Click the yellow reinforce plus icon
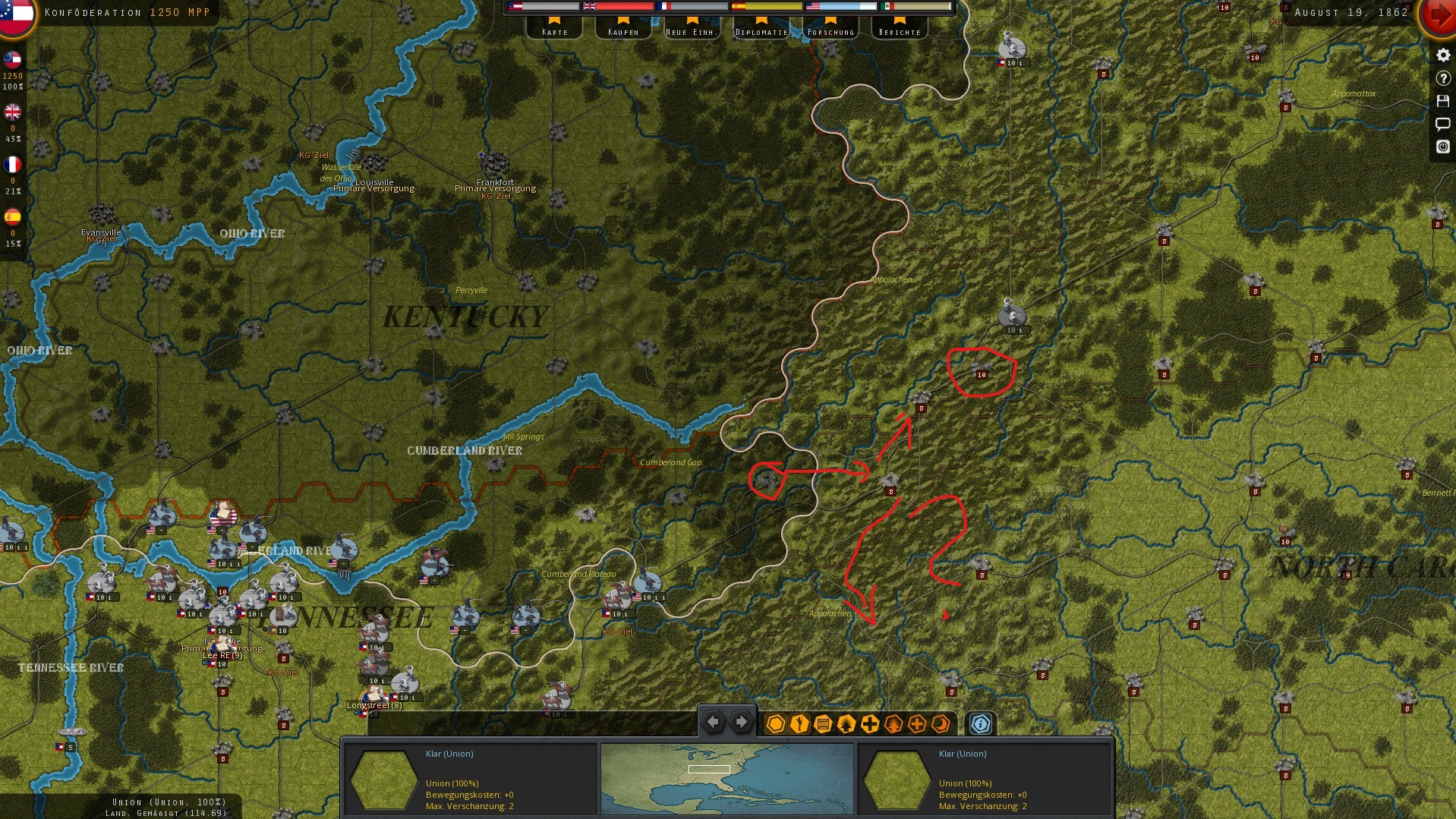 click(x=869, y=723)
